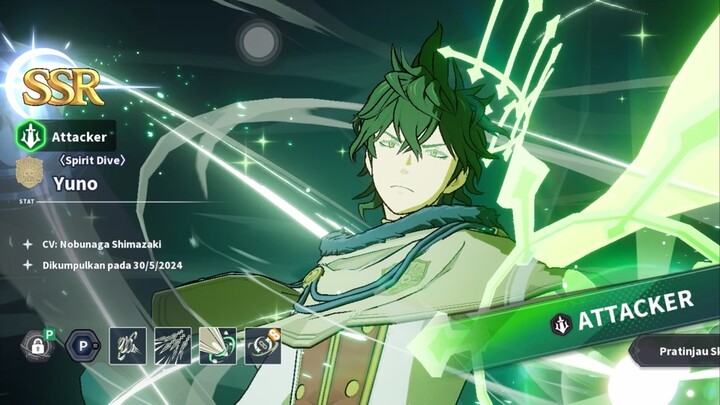Viewport: 720px width, 405px height.
Task: Tap the dark blue P passive icon
Action: 82,346
